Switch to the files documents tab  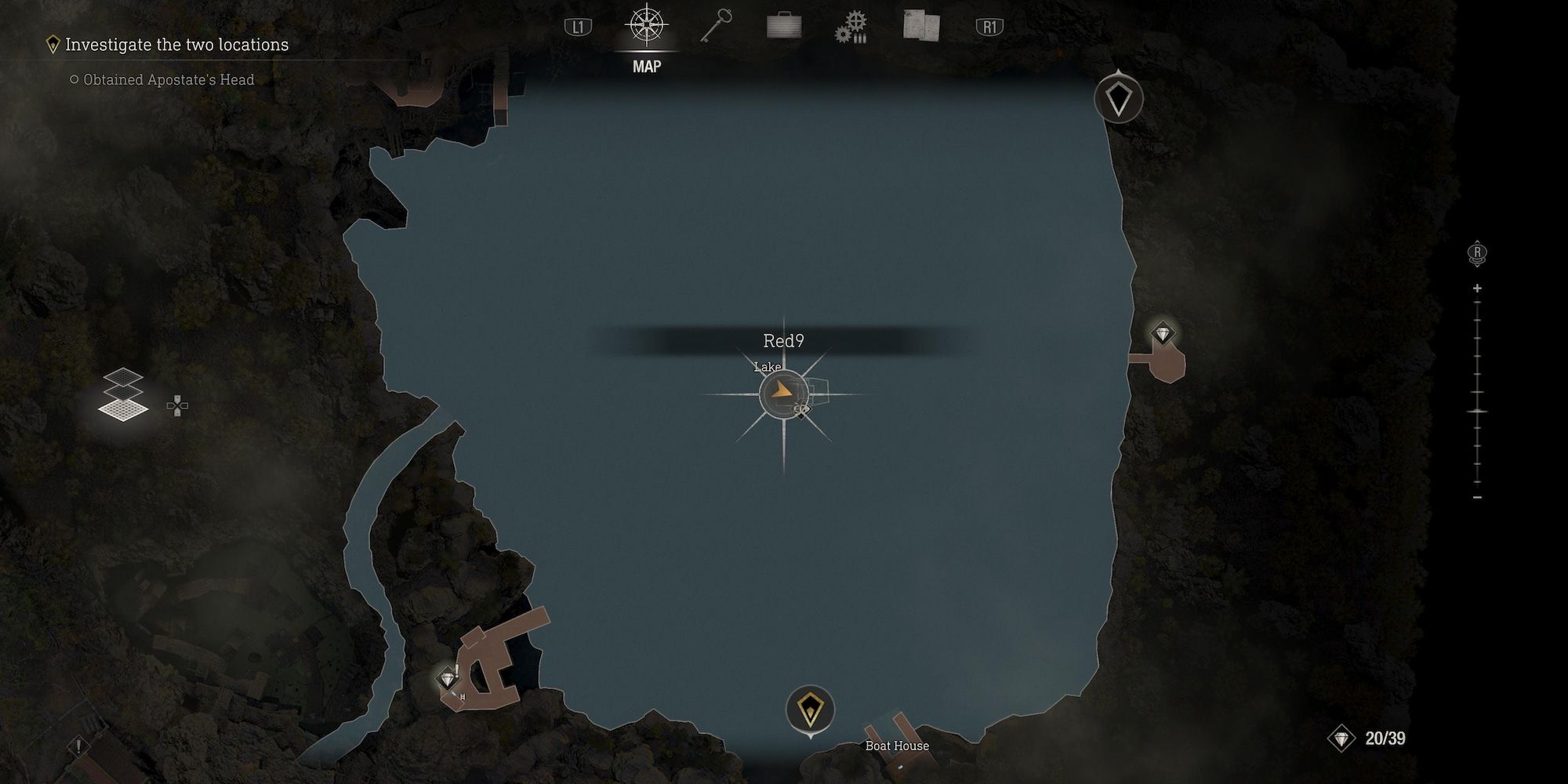(x=920, y=25)
